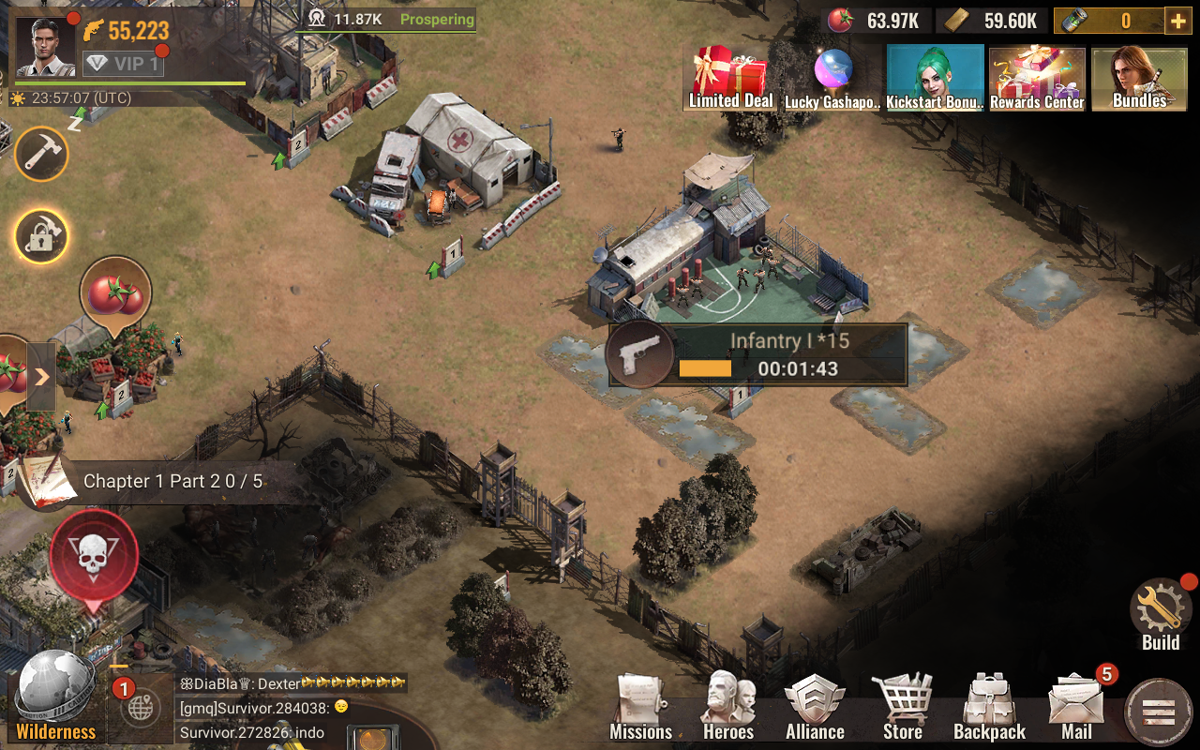Image resolution: width=1200 pixels, height=750 pixels.
Task: Check the Mail inbox
Action: click(1076, 708)
